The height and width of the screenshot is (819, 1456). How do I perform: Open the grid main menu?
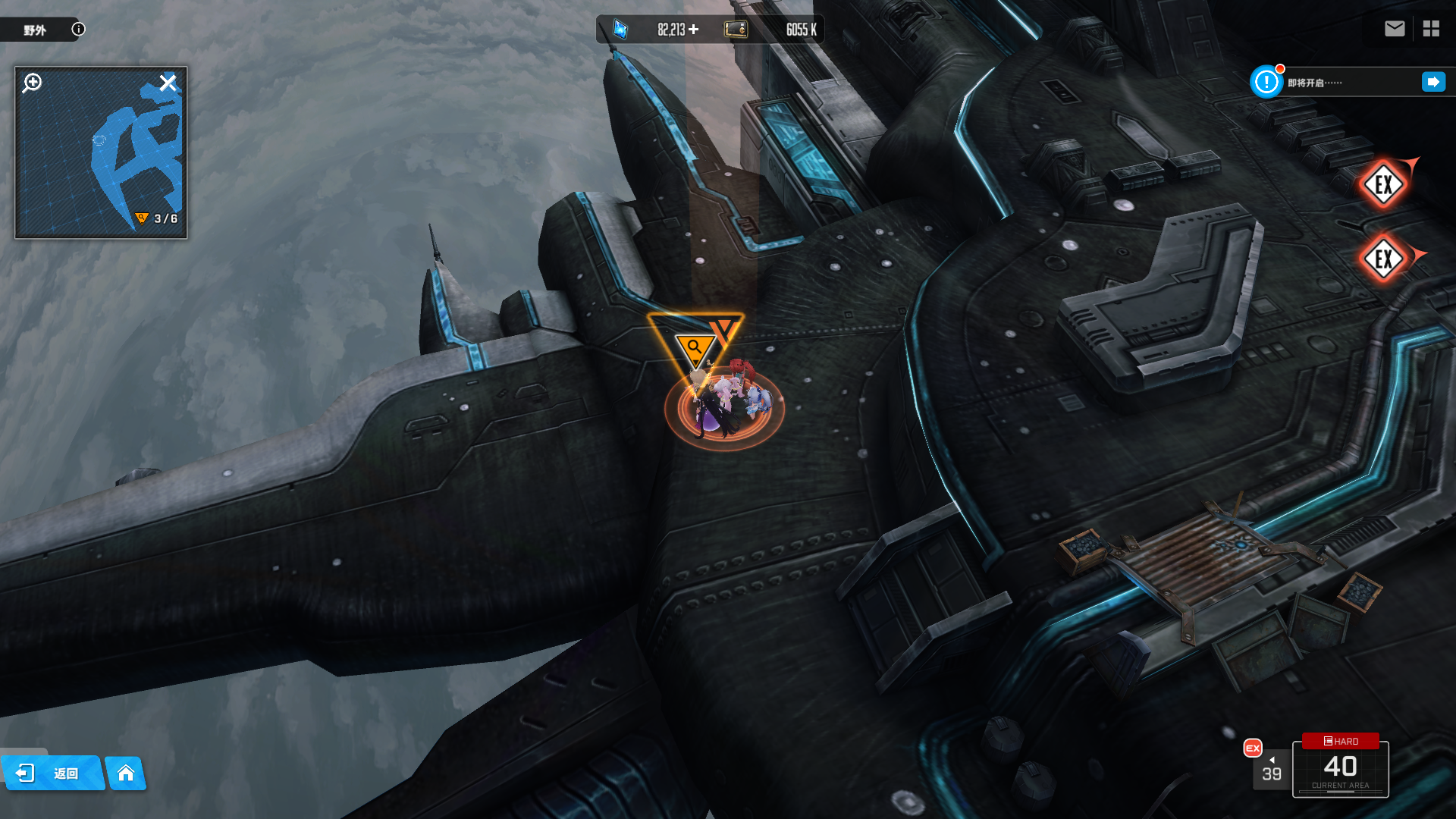[x=1431, y=29]
